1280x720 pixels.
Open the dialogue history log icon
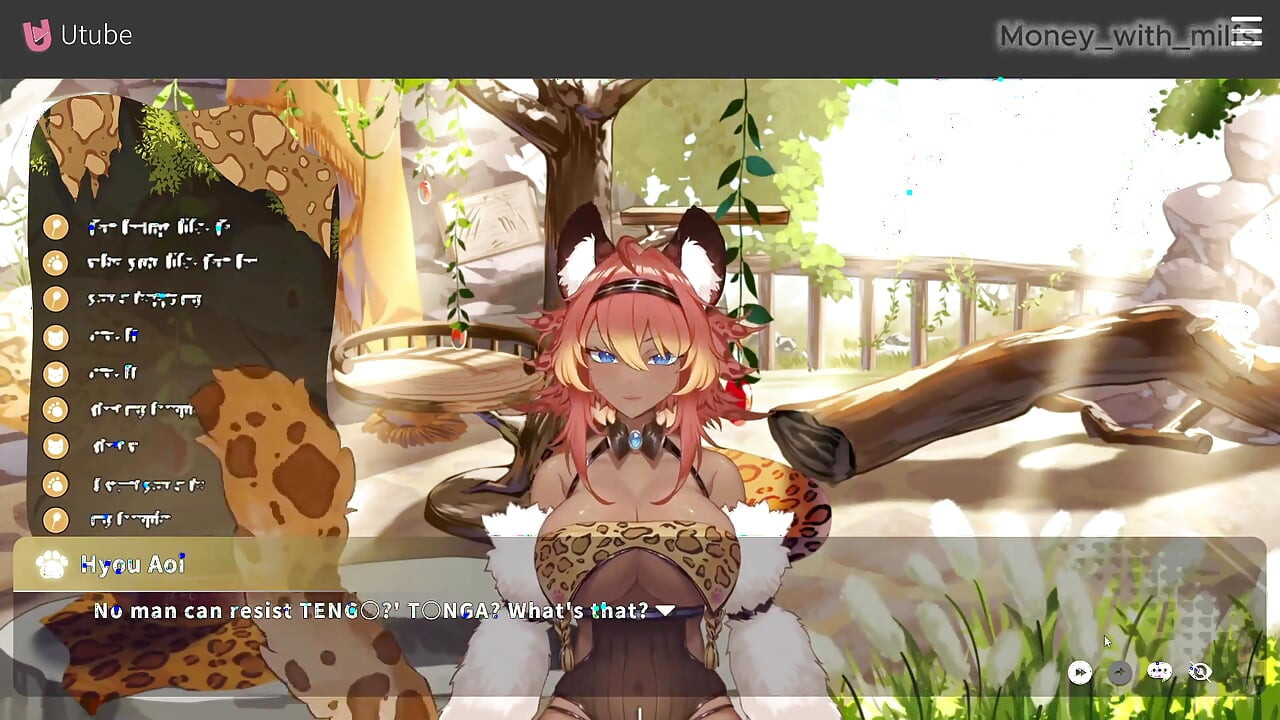tap(1157, 671)
